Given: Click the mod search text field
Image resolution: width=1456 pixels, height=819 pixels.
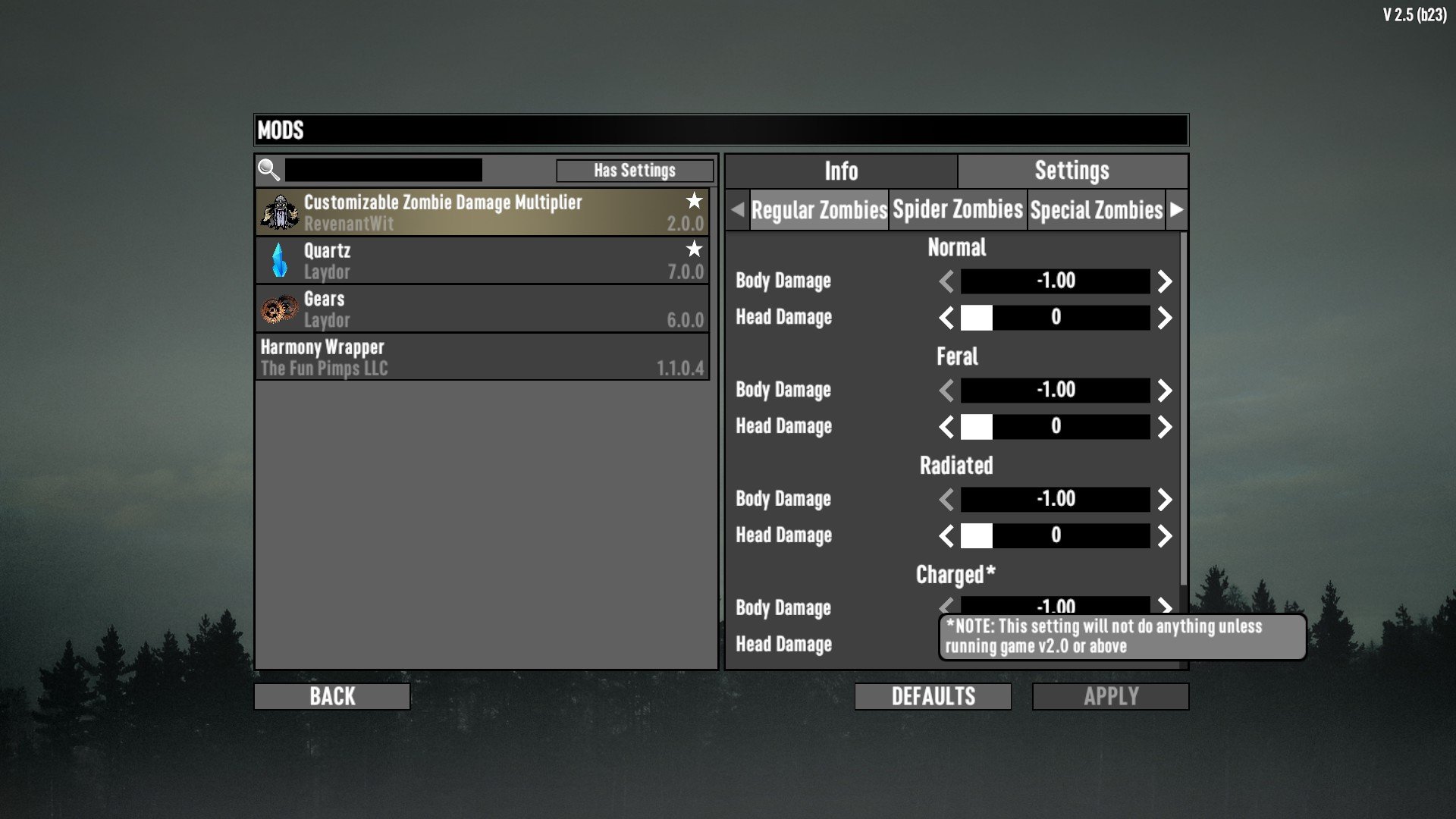Looking at the screenshot, I should coord(383,170).
